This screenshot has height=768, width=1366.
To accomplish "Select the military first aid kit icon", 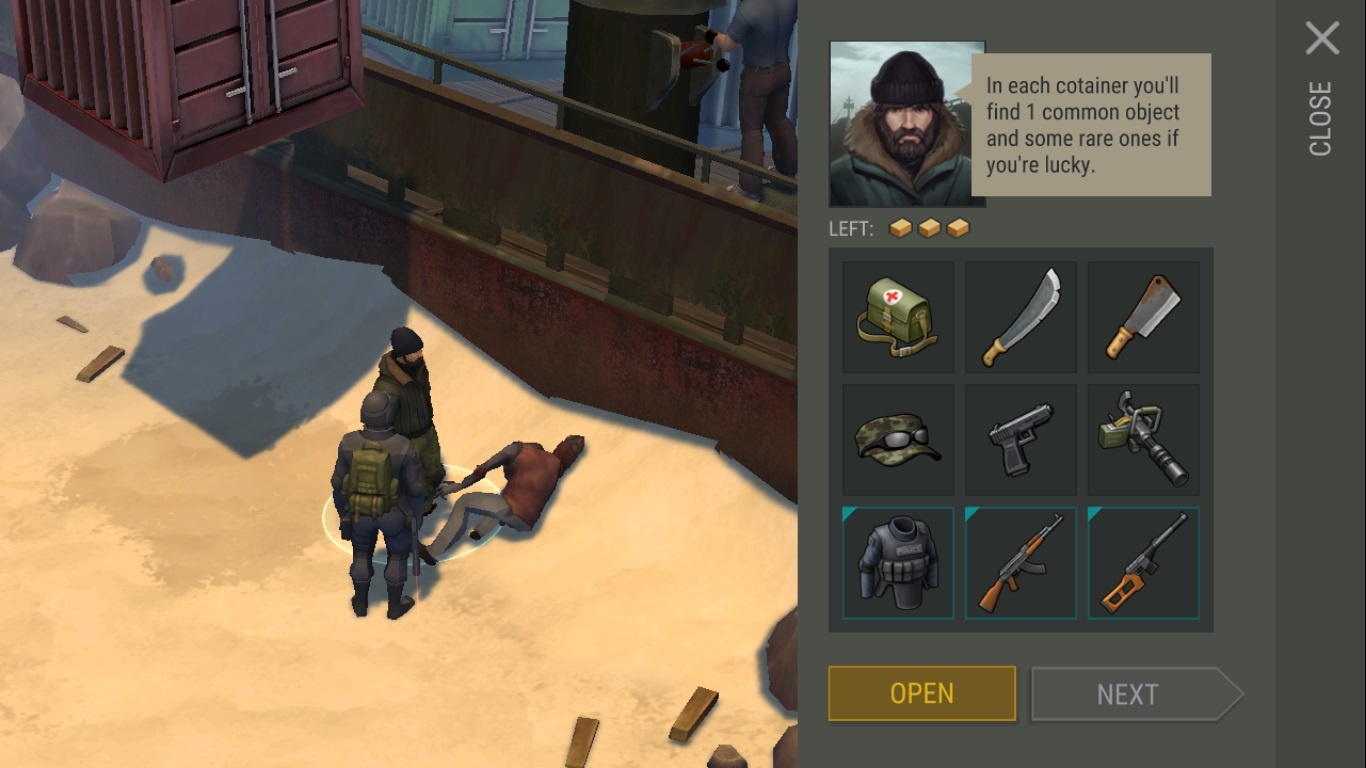I will click(897, 316).
